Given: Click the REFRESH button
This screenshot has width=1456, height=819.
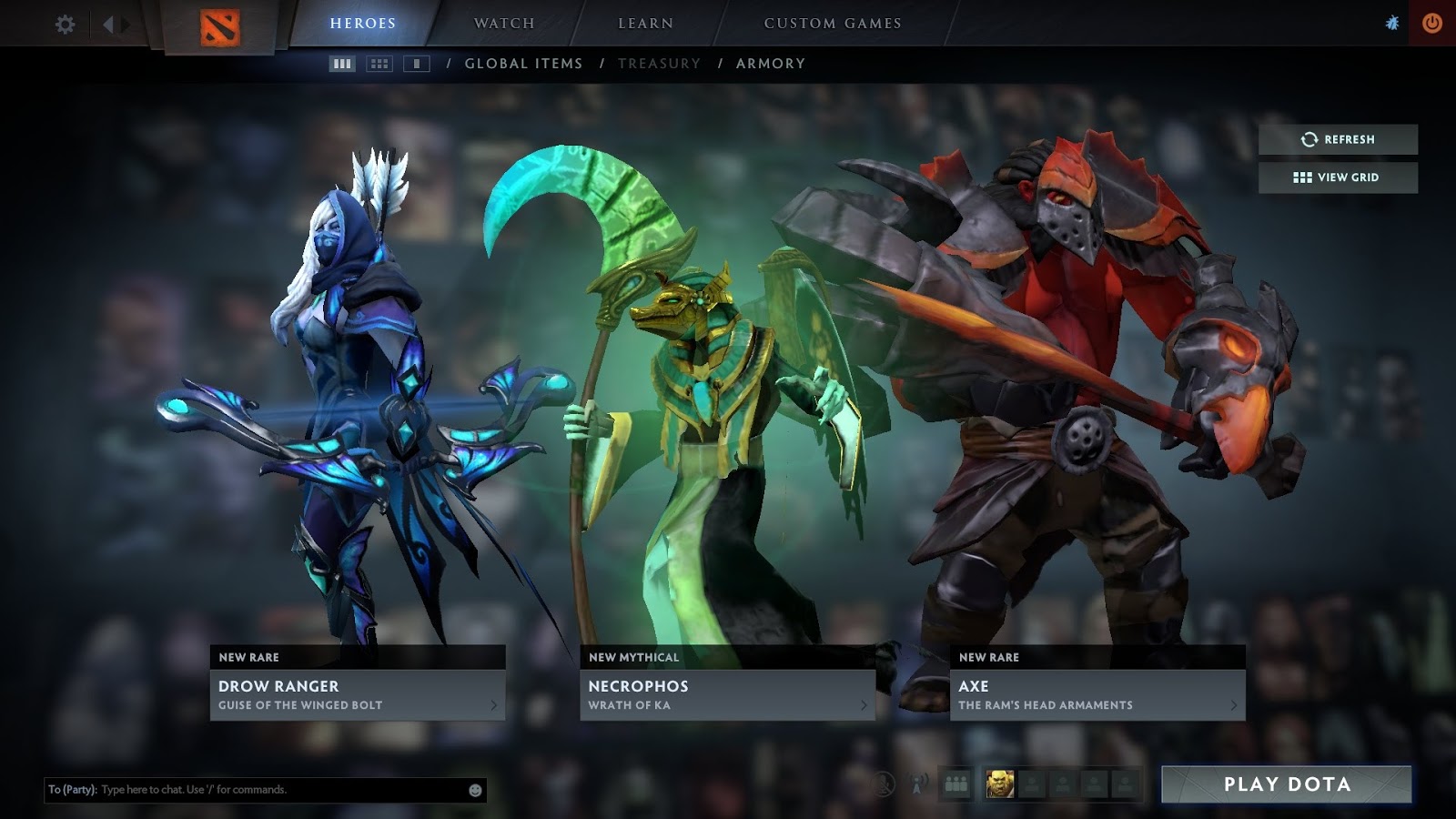Looking at the screenshot, I should [x=1337, y=139].
